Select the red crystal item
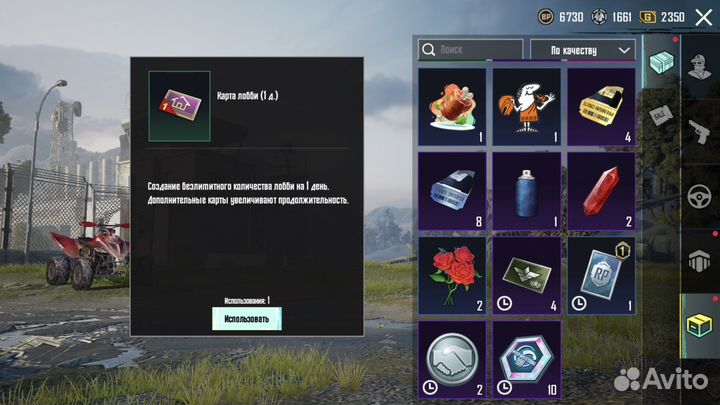 click(x=600, y=190)
